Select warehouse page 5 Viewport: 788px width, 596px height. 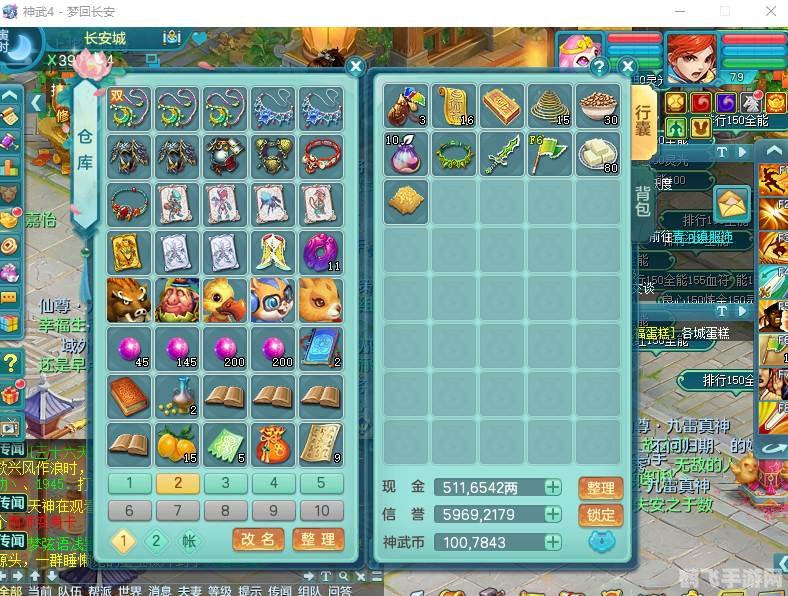[321, 483]
